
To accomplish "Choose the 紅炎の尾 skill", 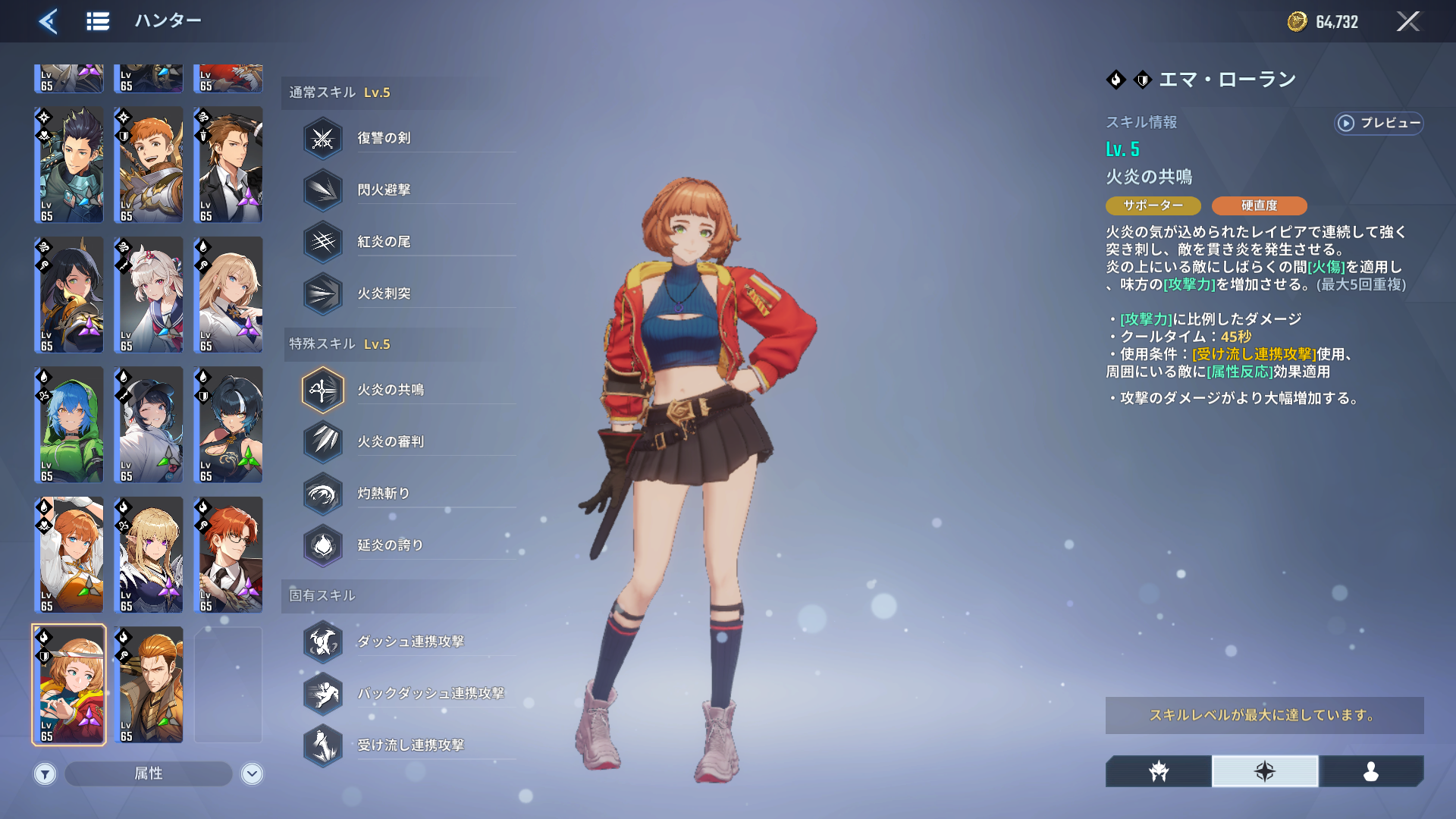I will coord(384,242).
